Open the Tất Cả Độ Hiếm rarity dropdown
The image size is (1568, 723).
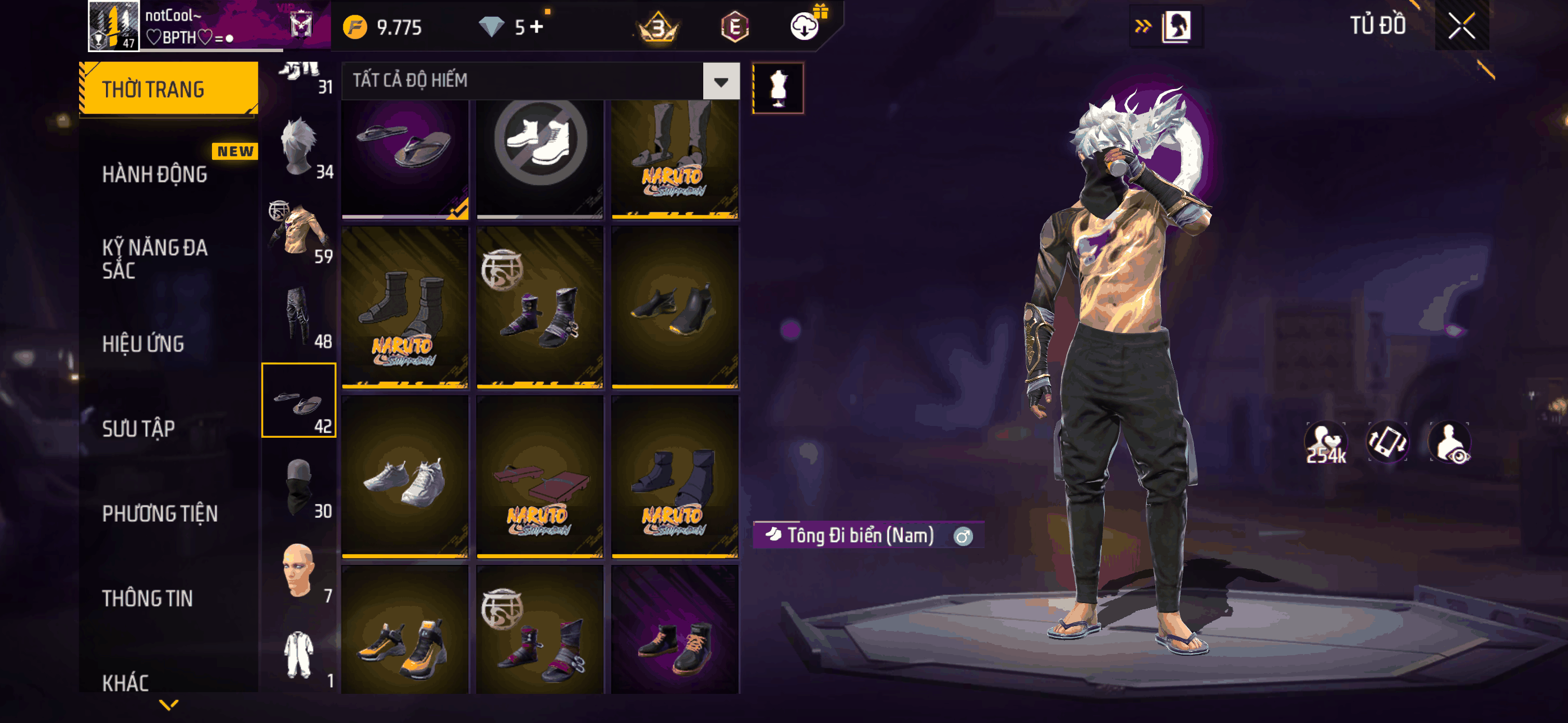coord(721,81)
